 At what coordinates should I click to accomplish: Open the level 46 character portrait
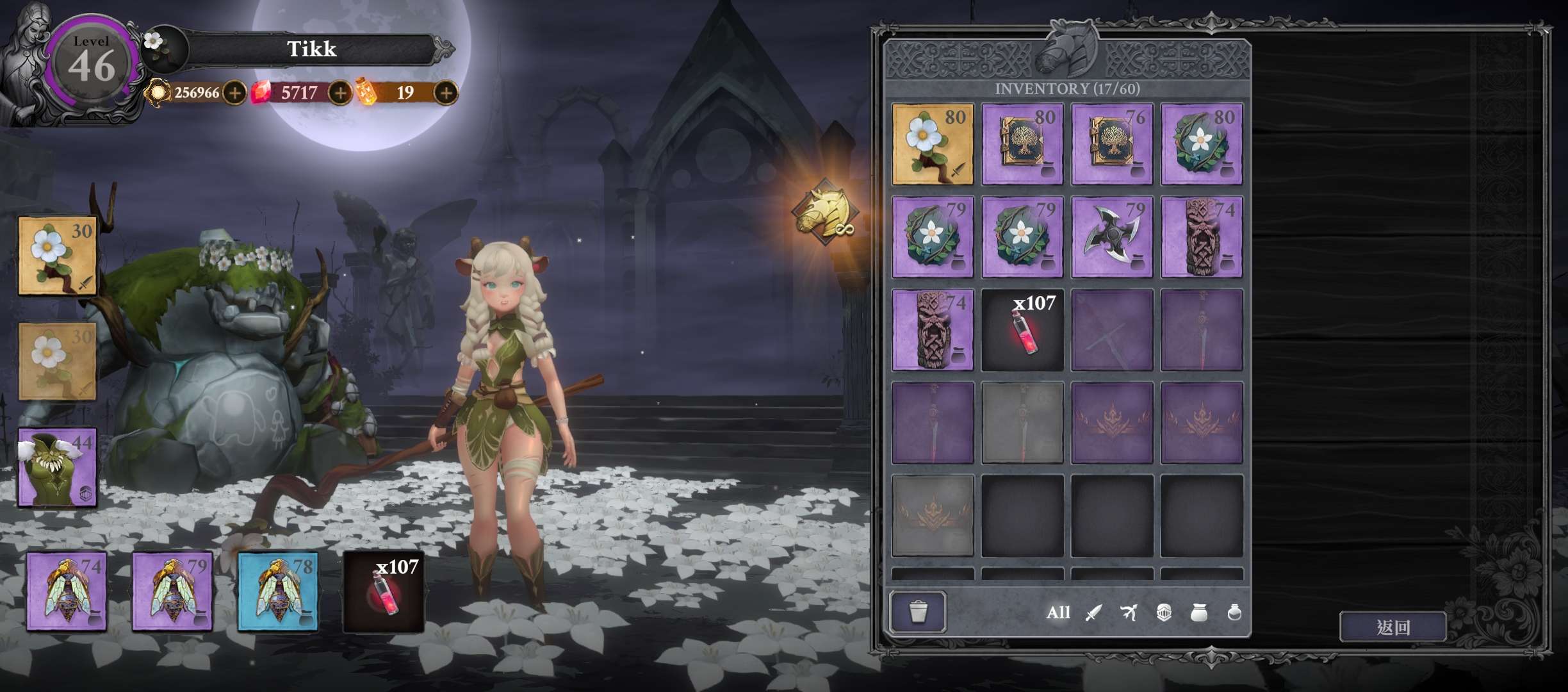[92, 64]
